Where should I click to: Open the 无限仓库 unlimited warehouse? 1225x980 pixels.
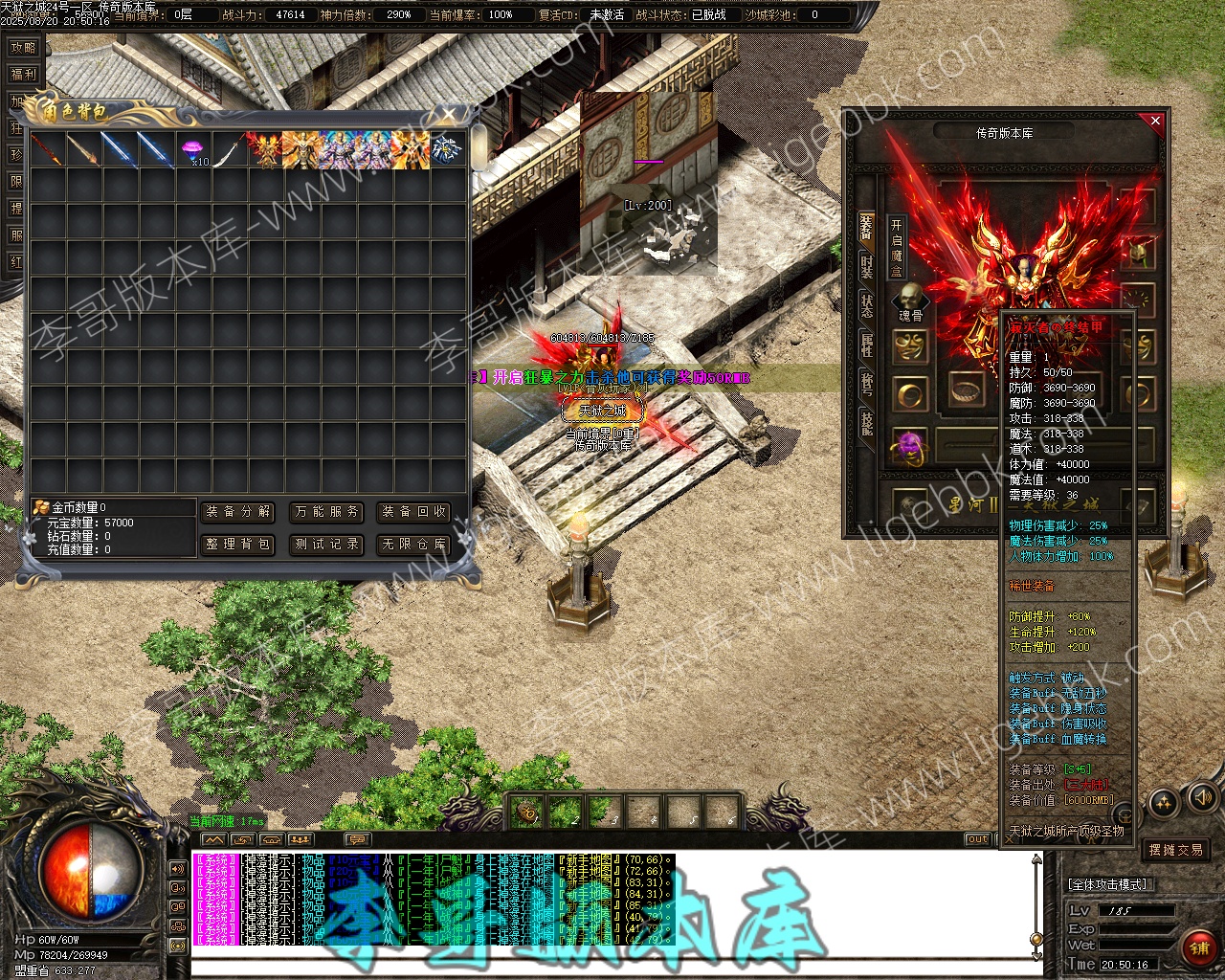(413, 545)
